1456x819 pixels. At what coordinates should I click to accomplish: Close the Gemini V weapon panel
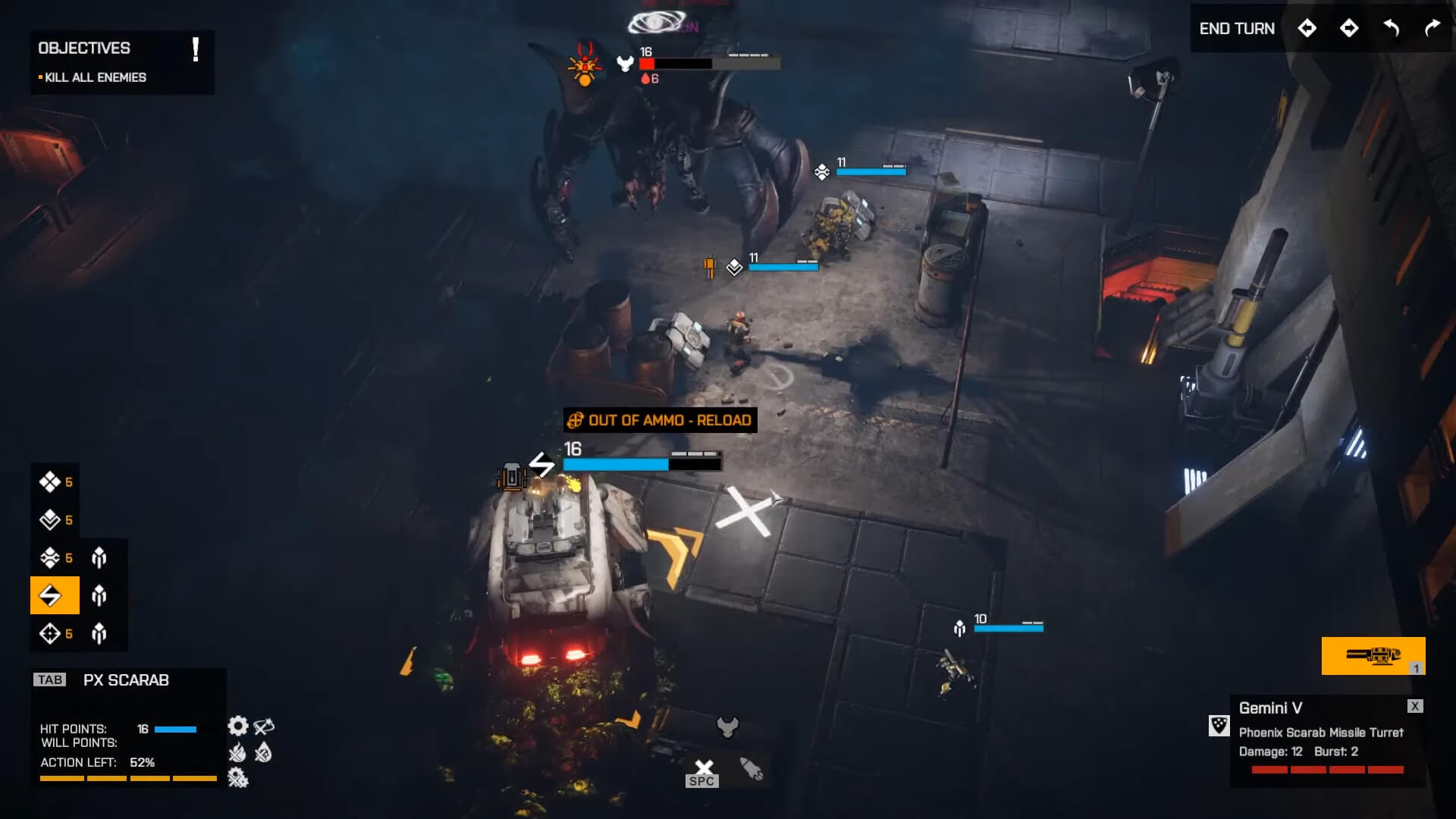click(x=1415, y=707)
